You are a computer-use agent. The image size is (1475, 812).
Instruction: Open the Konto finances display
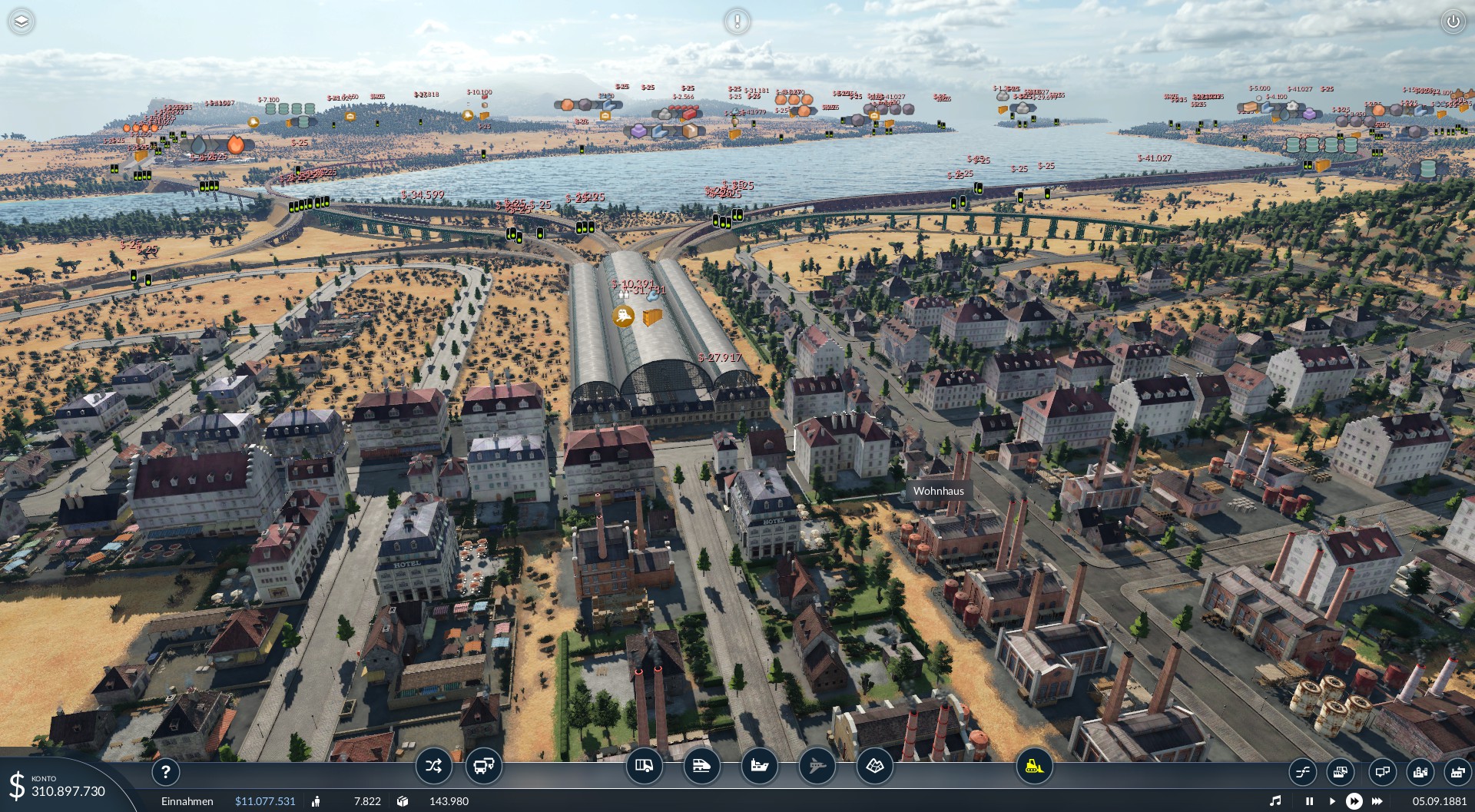58,787
